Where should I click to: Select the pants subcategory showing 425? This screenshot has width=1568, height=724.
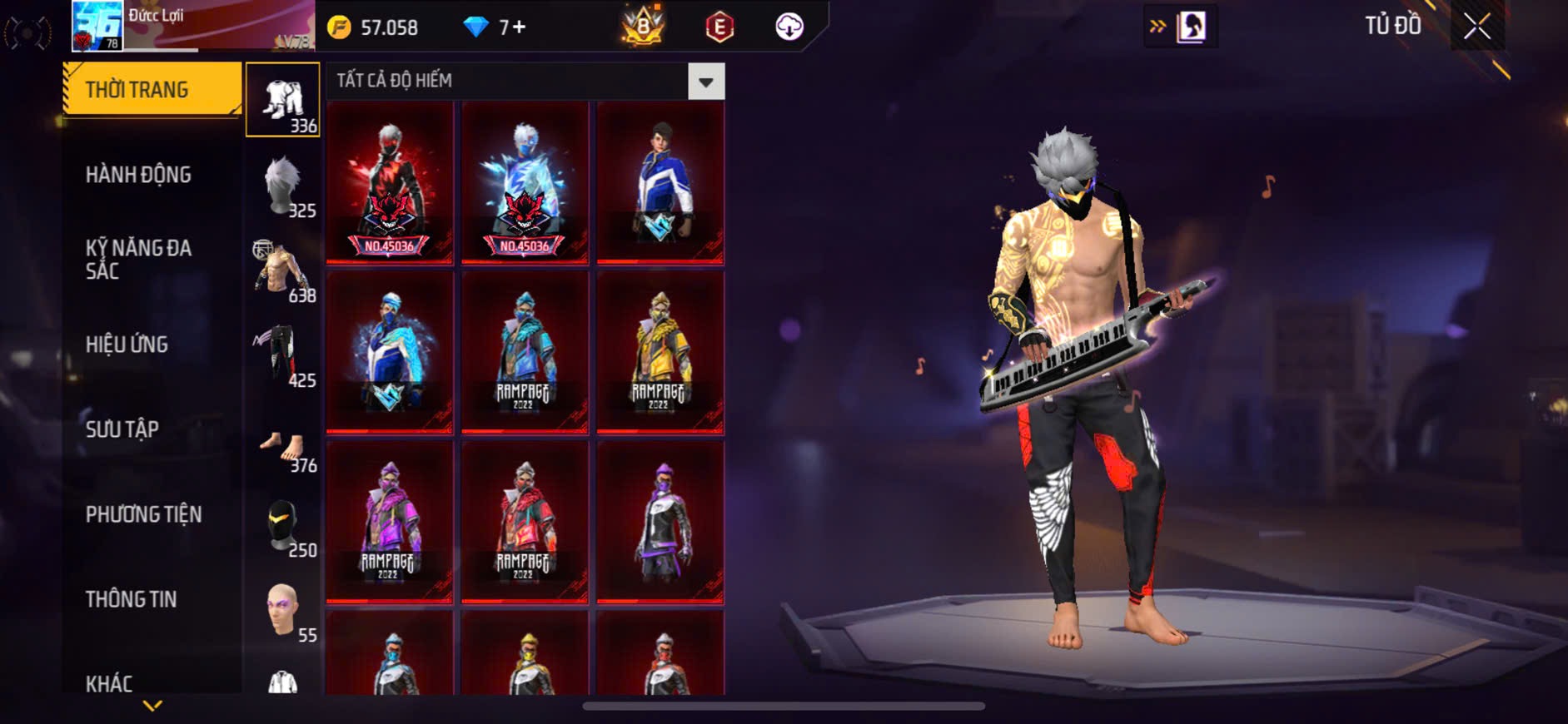[x=283, y=356]
